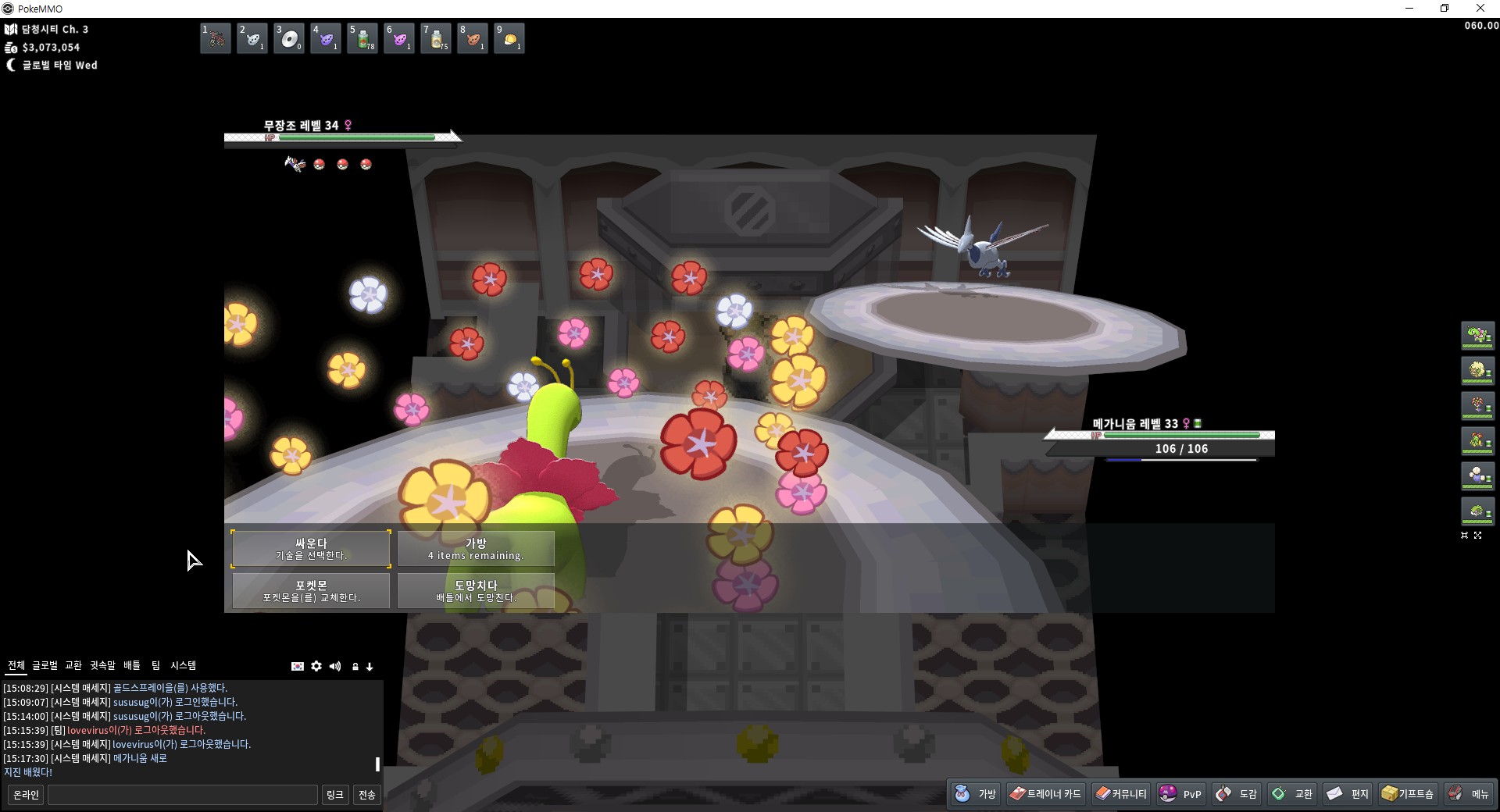The image size is (1500, 812).
Task: Click the chat message input field
Action: pyautogui.click(x=183, y=795)
